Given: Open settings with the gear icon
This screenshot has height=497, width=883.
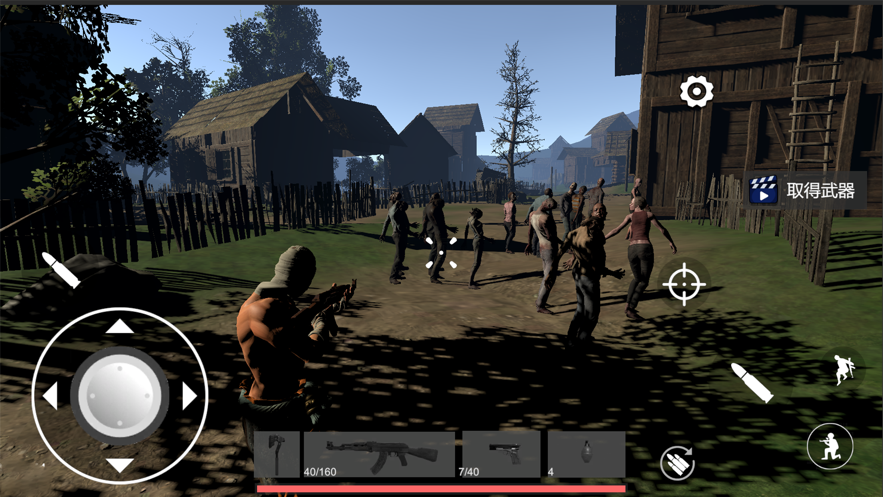Looking at the screenshot, I should point(696,92).
